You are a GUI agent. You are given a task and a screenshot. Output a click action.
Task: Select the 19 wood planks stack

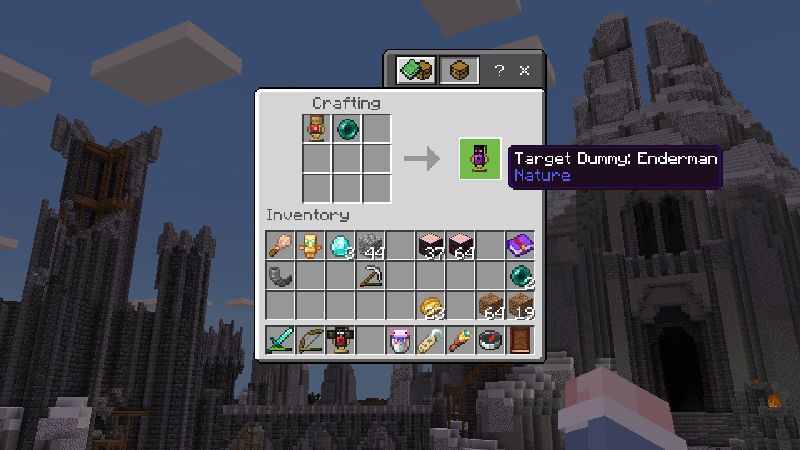(520, 305)
